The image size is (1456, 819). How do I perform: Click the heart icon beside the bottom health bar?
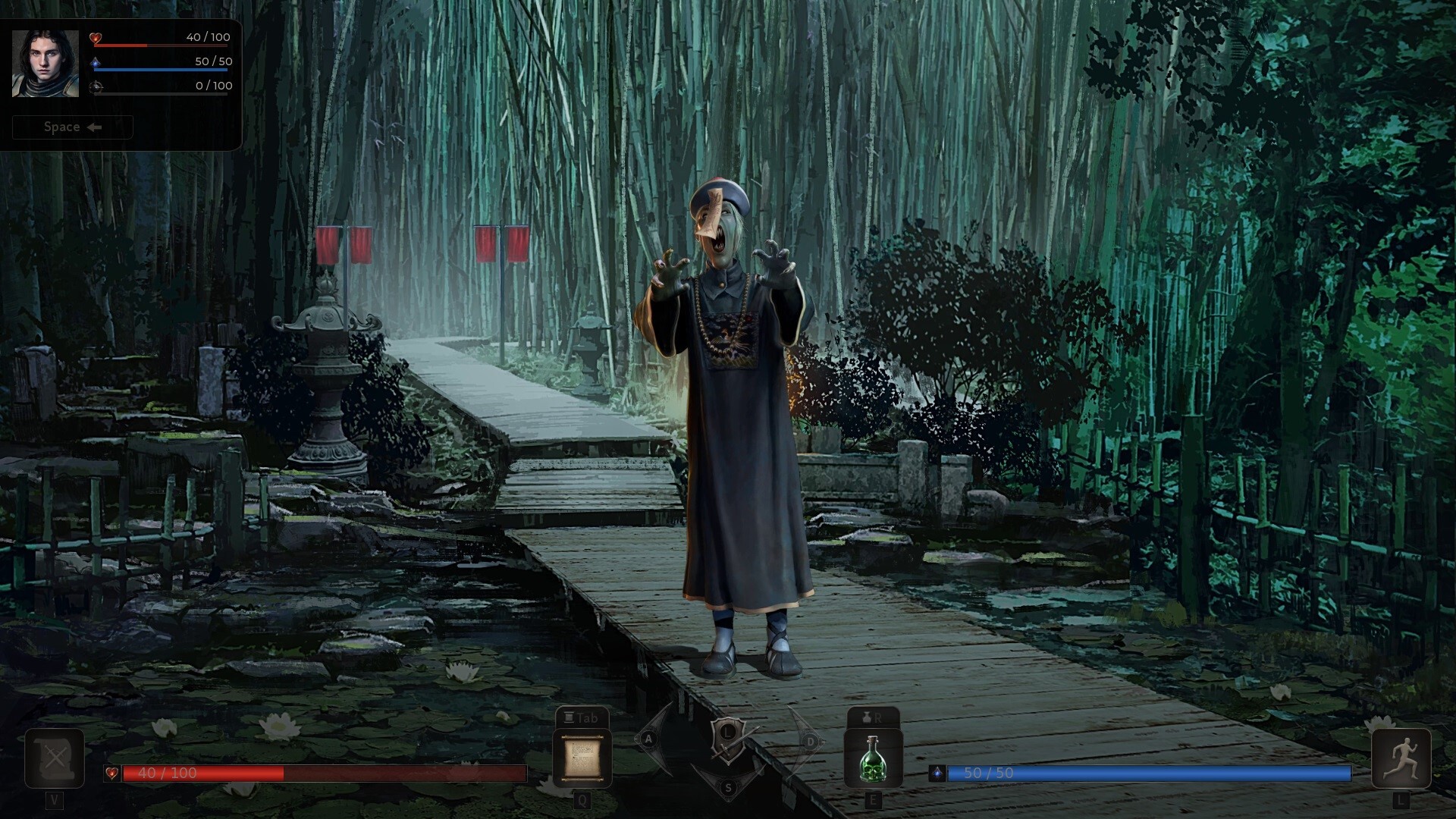pyautogui.click(x=112, y=774)
